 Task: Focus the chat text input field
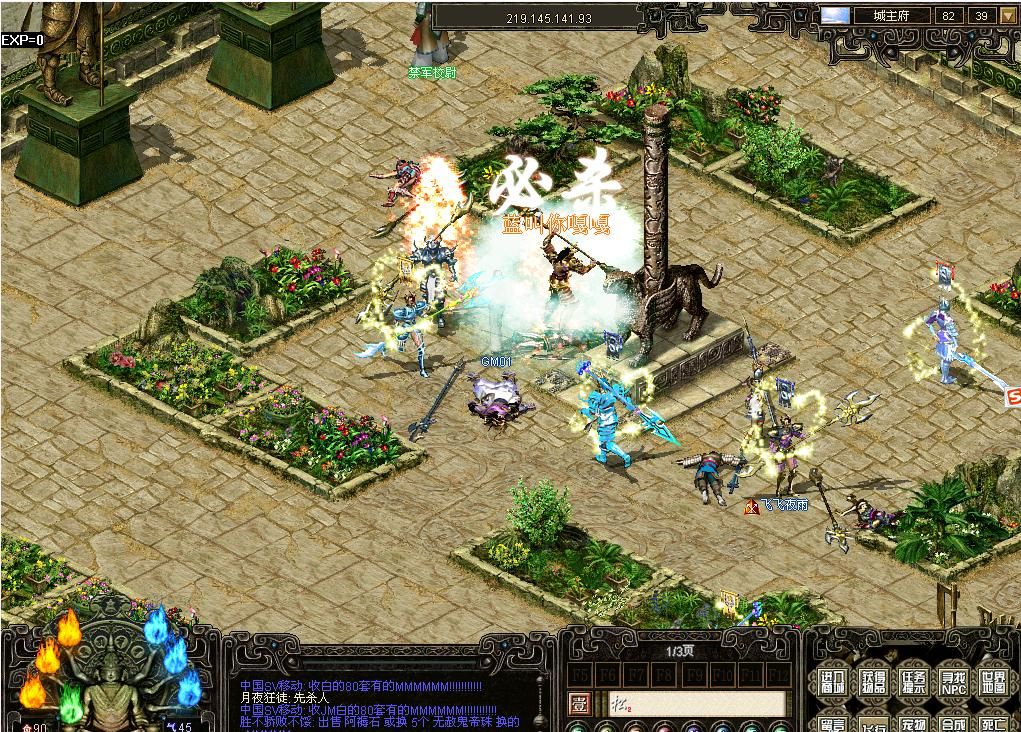[x=690, y=704]
